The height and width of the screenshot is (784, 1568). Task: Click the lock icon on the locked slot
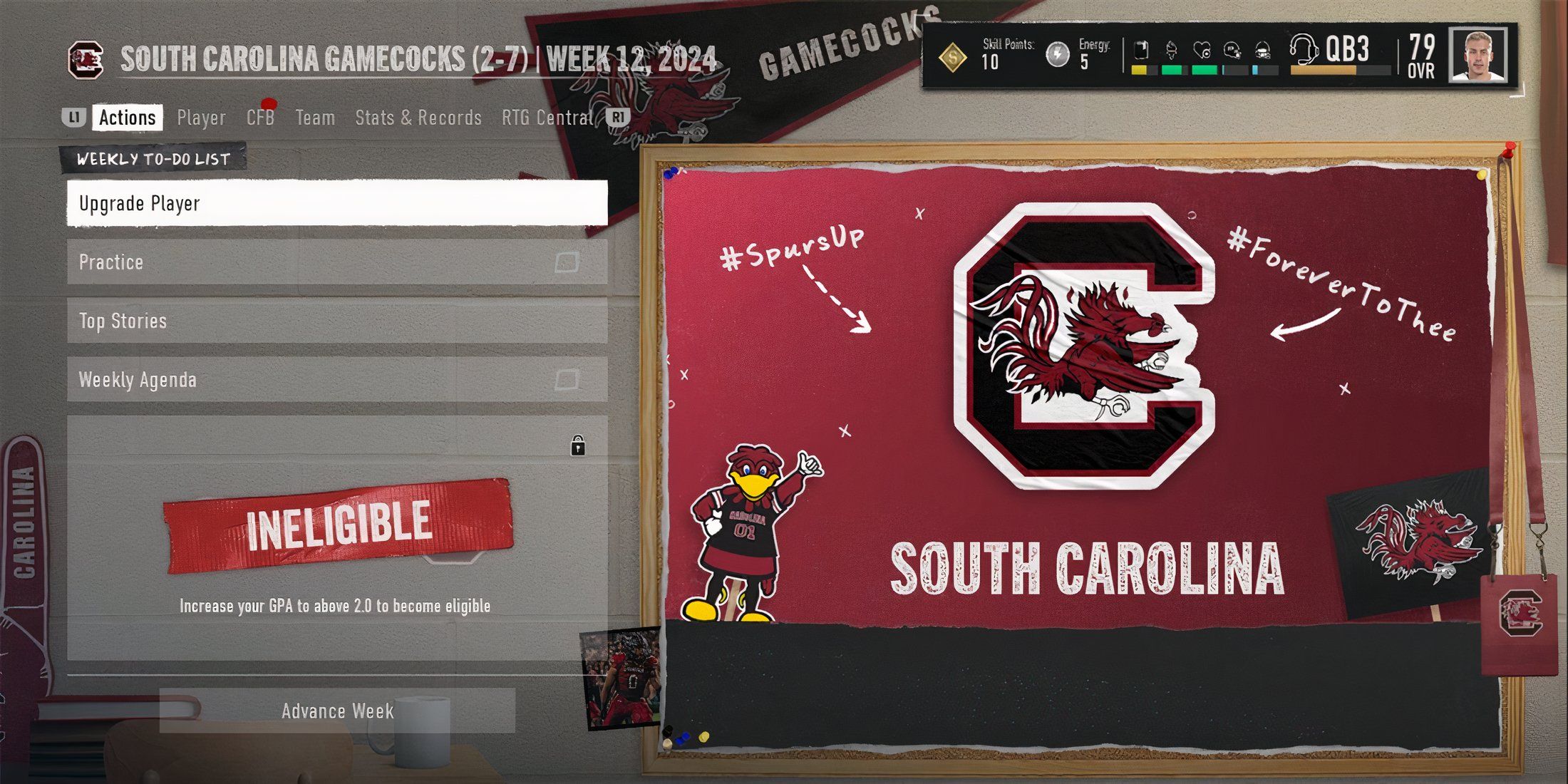point(577,445)
